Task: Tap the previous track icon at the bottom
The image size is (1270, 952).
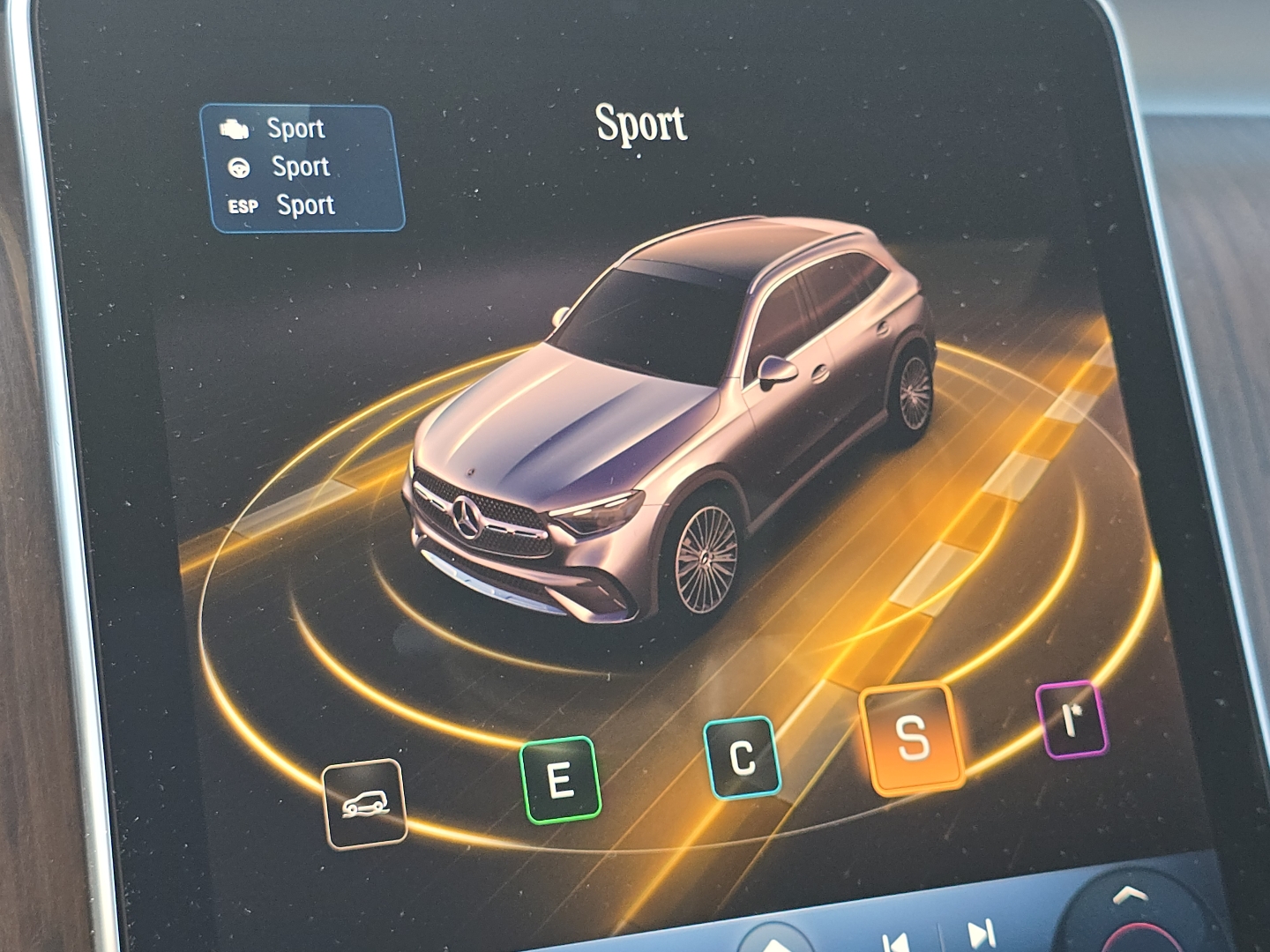Action: pyautogui.click(x=896, y=940)
